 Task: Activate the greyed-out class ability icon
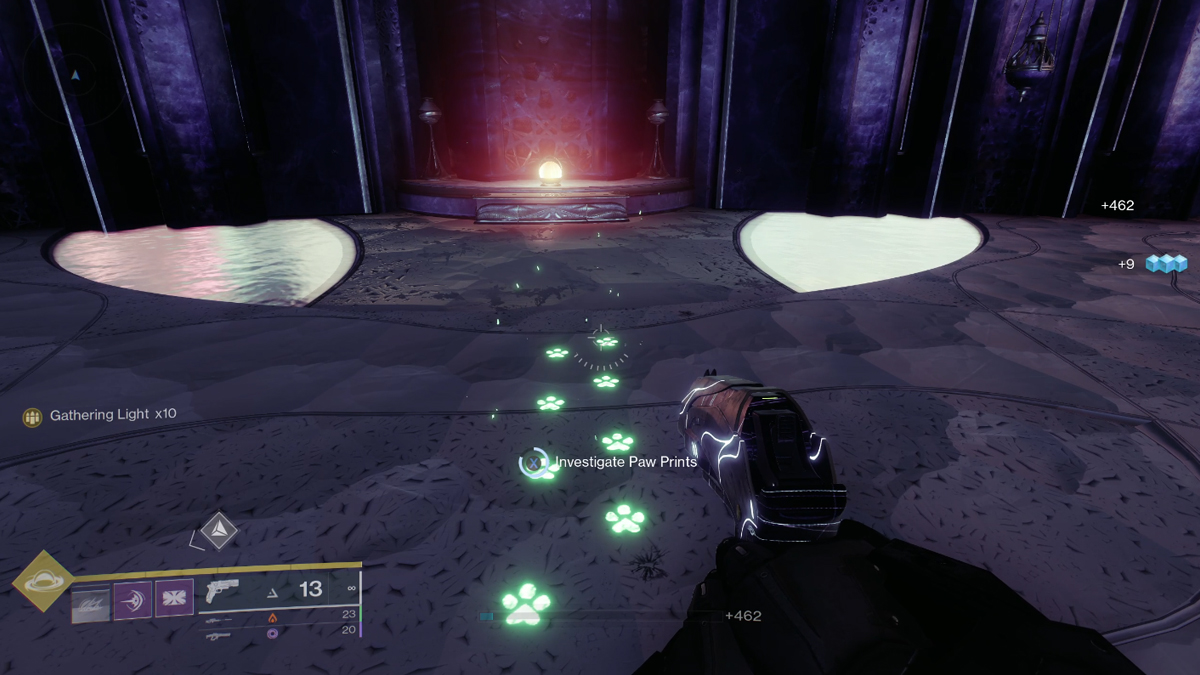pos(90,603)
